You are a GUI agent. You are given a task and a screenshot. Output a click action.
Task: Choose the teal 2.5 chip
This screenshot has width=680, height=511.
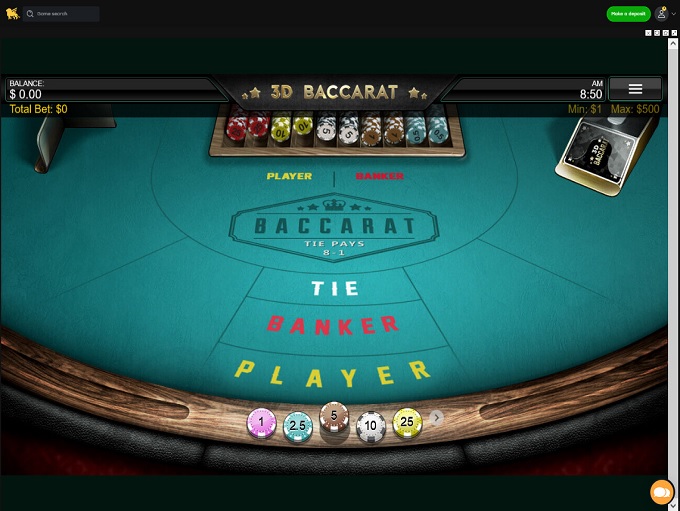pos(298,426)
